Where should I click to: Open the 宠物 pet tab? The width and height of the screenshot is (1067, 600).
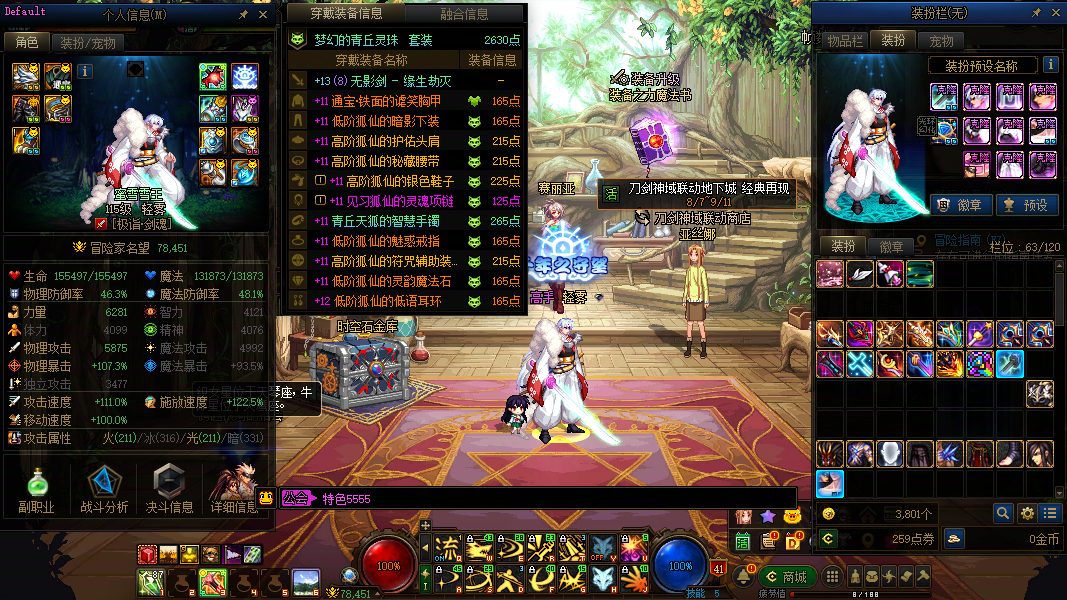(x=941, y=41)
